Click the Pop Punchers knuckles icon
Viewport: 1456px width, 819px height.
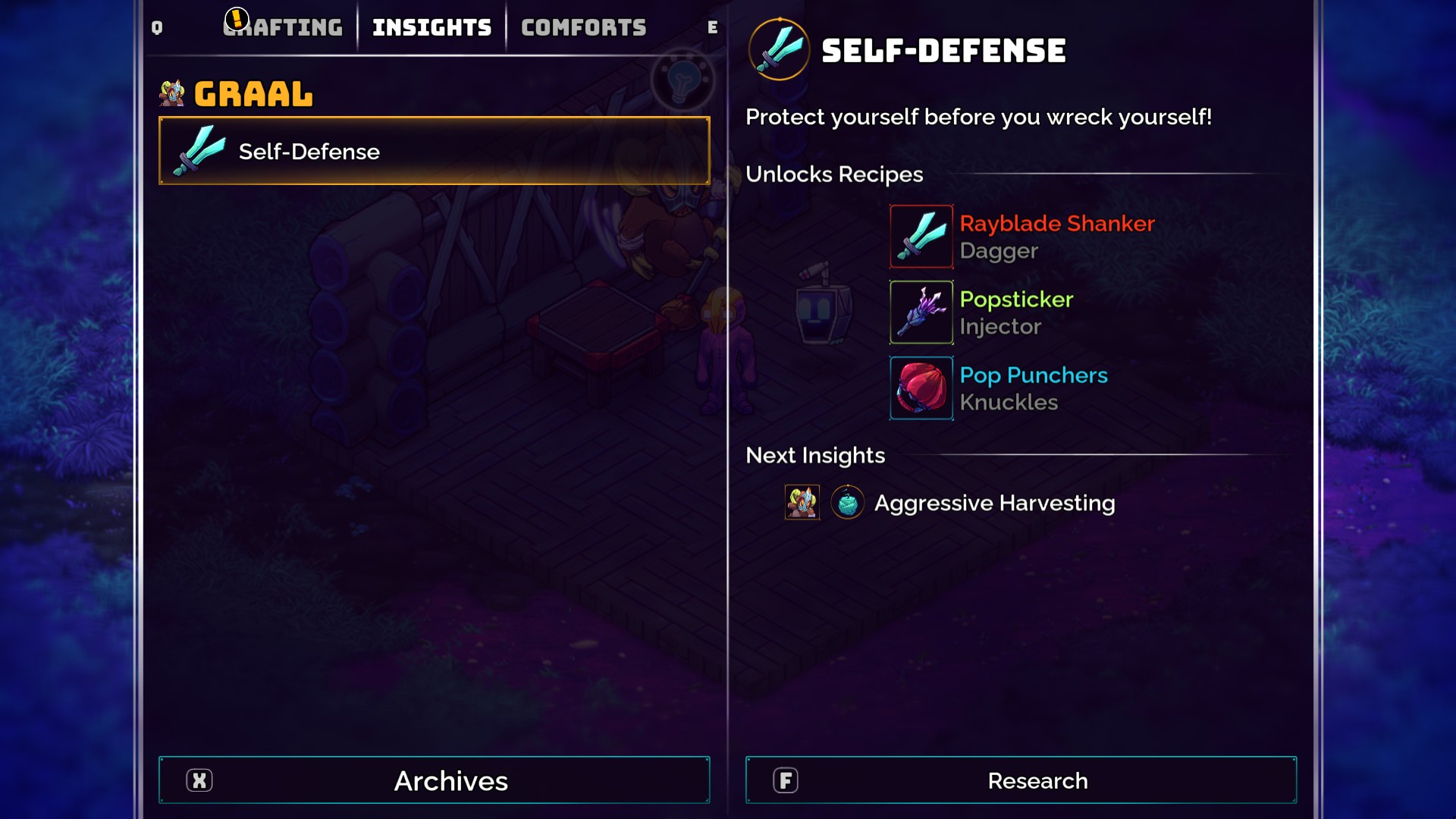[921, 388]
